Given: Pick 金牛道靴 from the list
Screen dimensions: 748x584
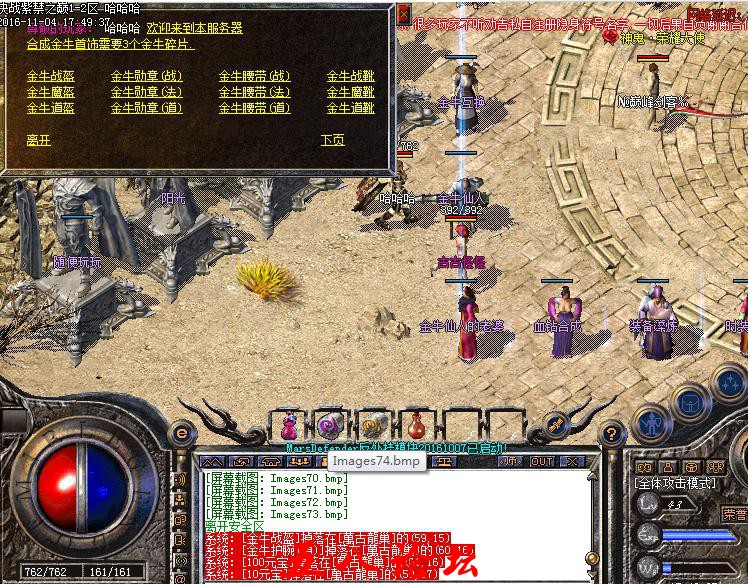Looking at the screenshot, I should pos(350,108).
